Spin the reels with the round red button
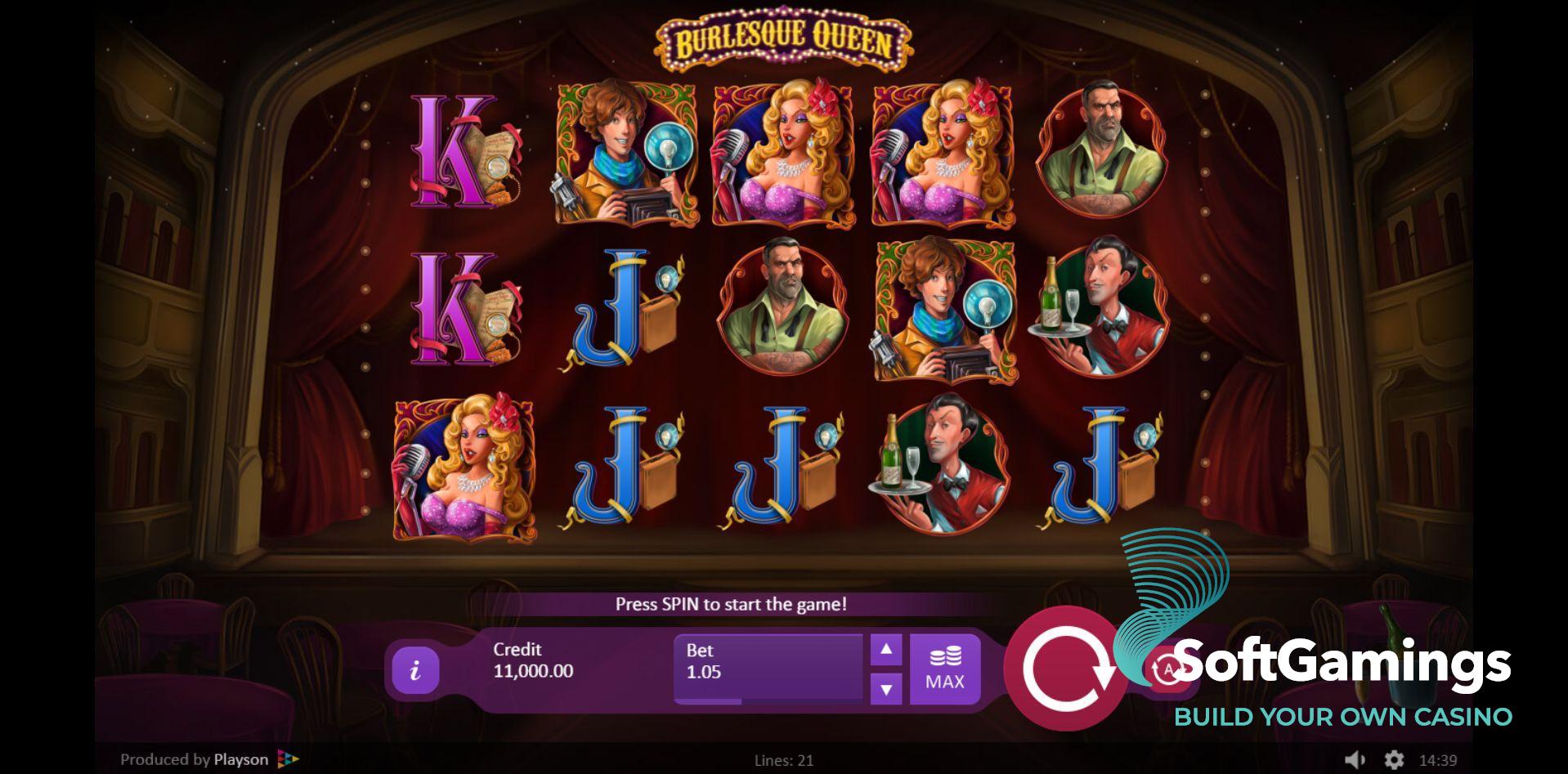The width and height of the screenshot is (1568, 774). click(x=1064, y=669)
